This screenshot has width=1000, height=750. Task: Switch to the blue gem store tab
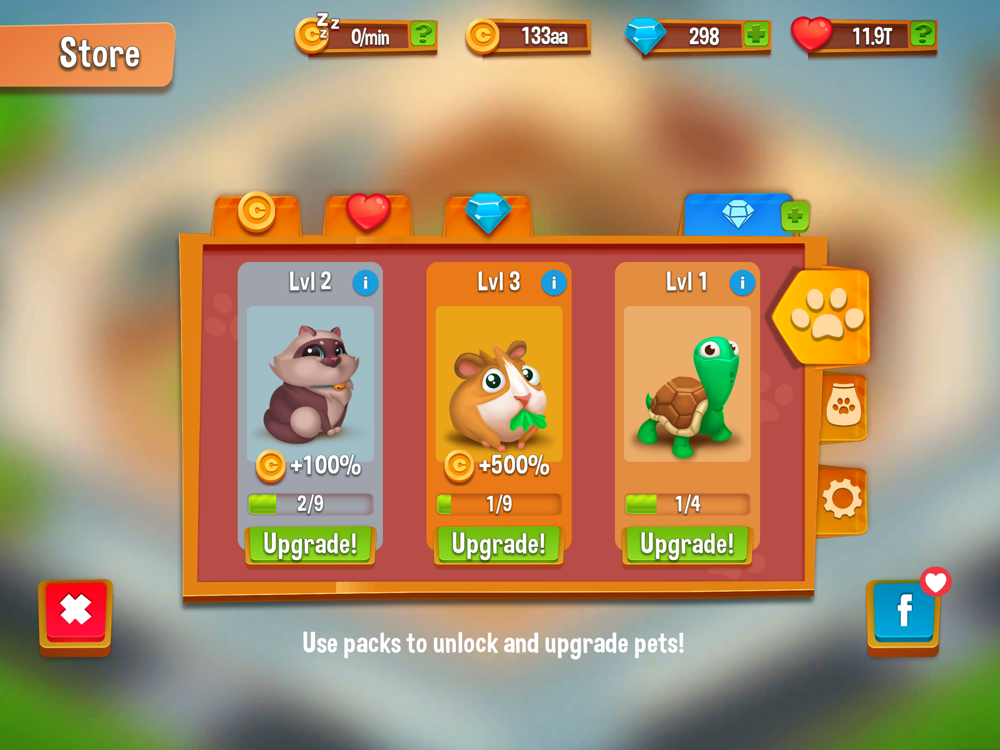click(488, 213)
